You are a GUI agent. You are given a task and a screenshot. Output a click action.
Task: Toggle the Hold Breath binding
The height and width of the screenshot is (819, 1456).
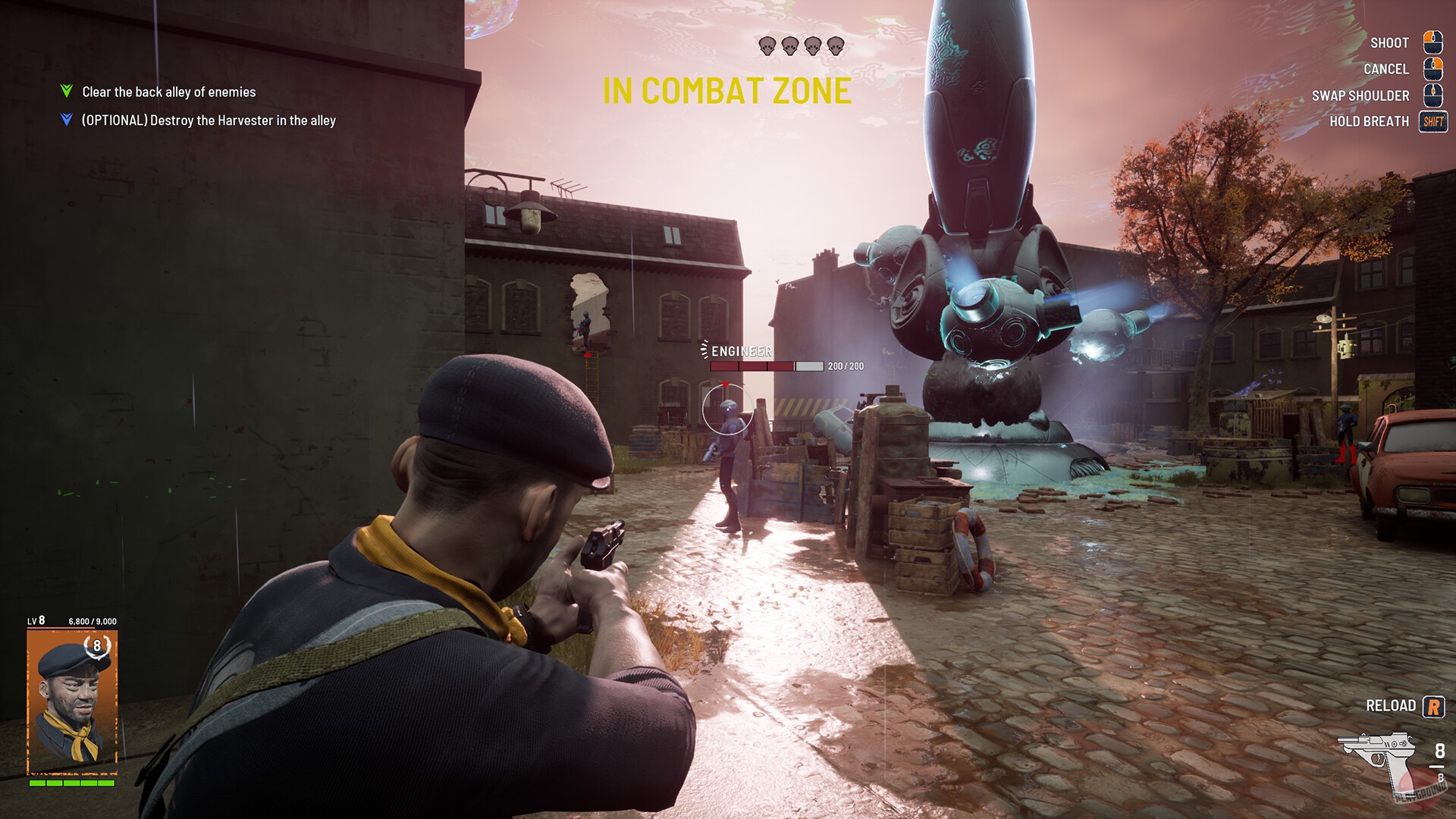[x=1371, y=121]
